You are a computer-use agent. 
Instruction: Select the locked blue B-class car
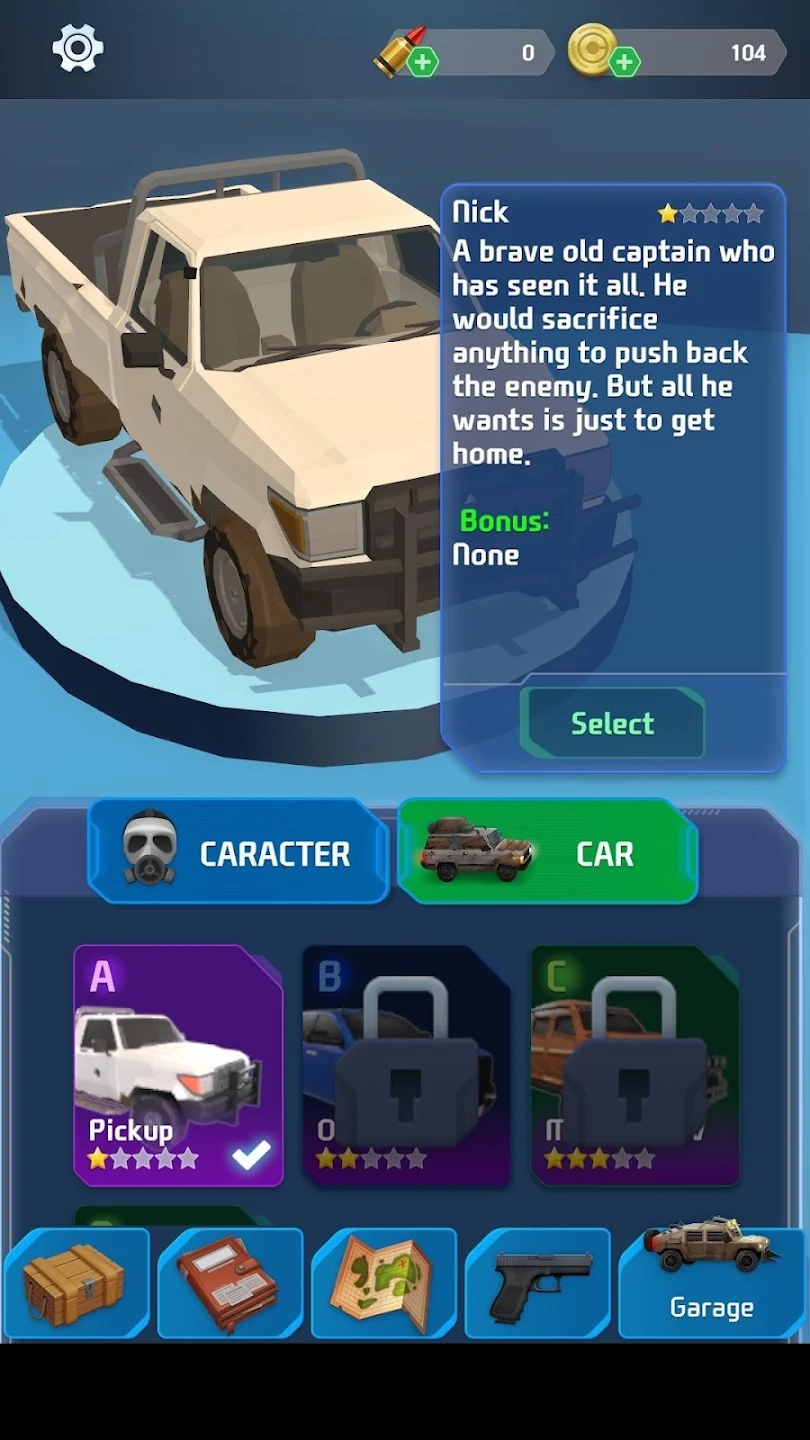pyautogui.click(x=406, y=1065)
